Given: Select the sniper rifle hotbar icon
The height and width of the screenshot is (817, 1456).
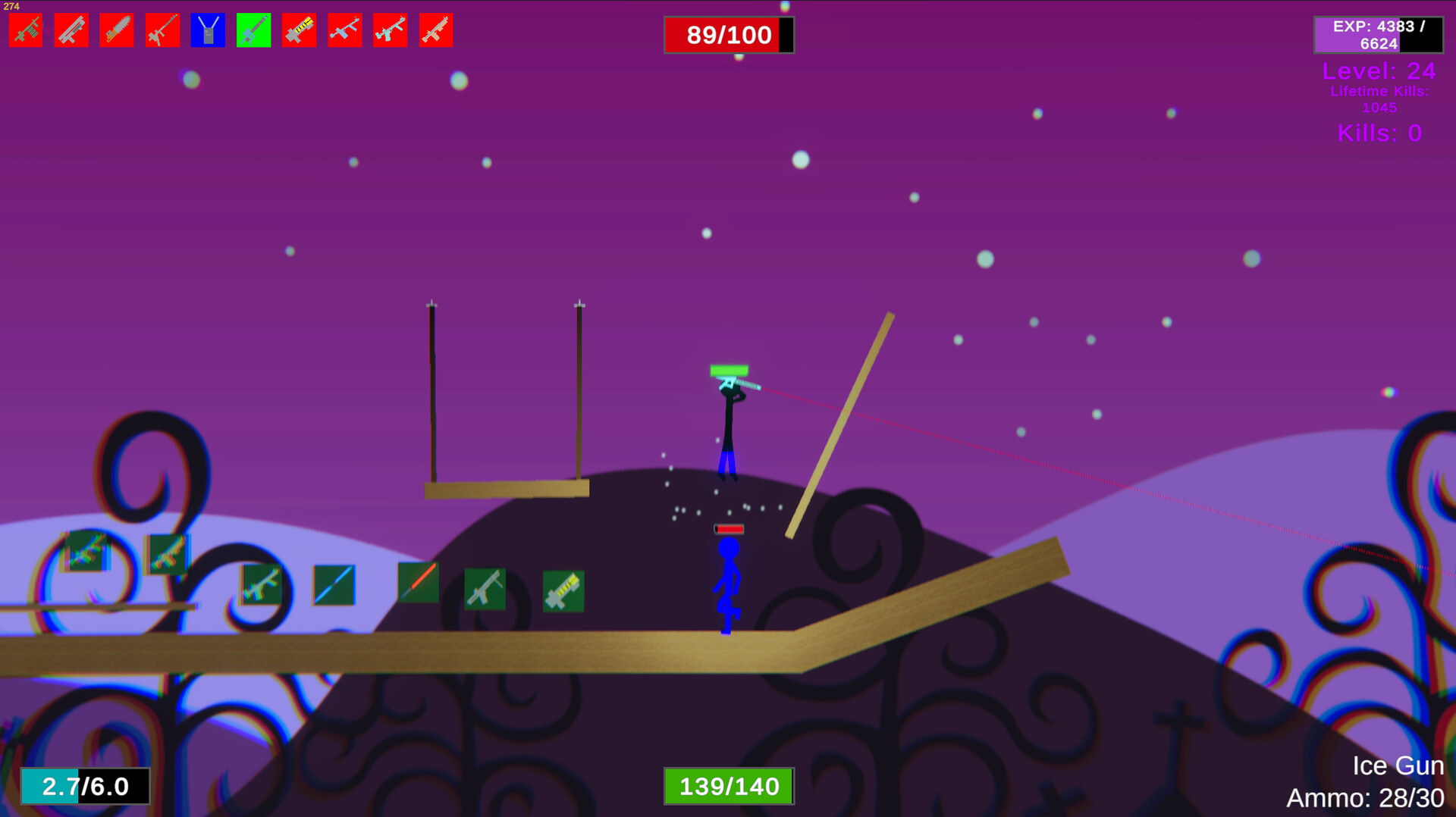Looking at the screenshot, I should [x=162, y=30].
